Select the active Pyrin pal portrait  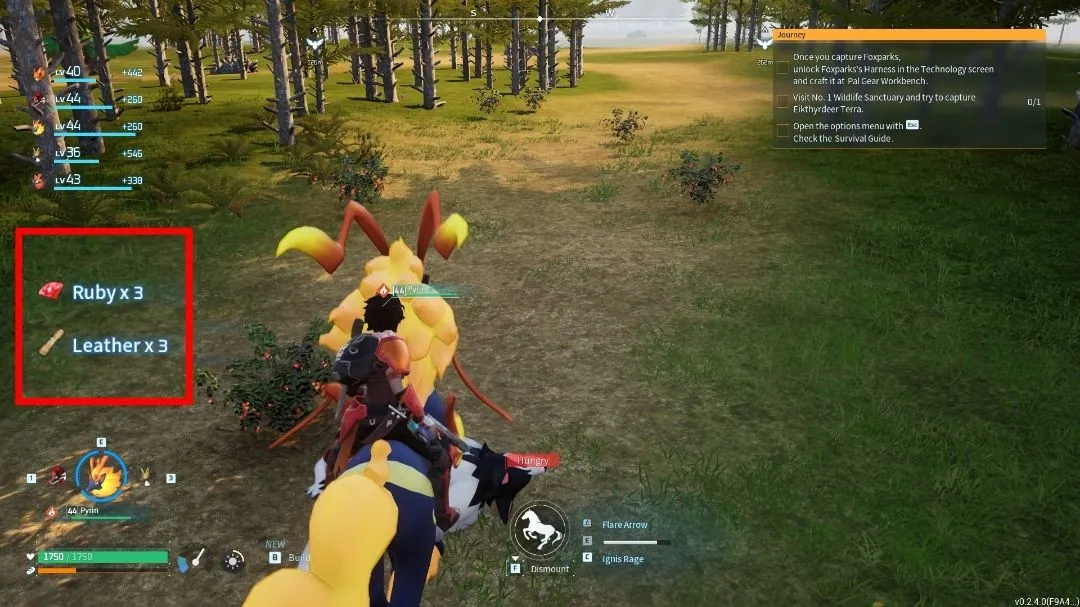tap(102, 474)
